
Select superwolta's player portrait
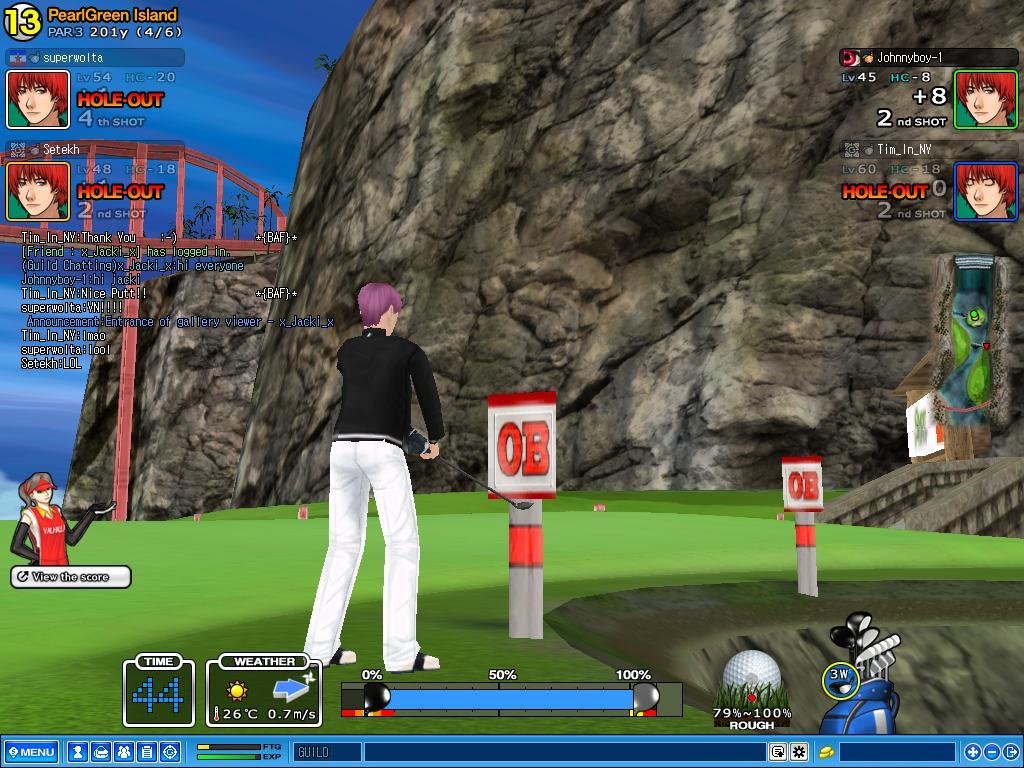click(x=38, y=99)
